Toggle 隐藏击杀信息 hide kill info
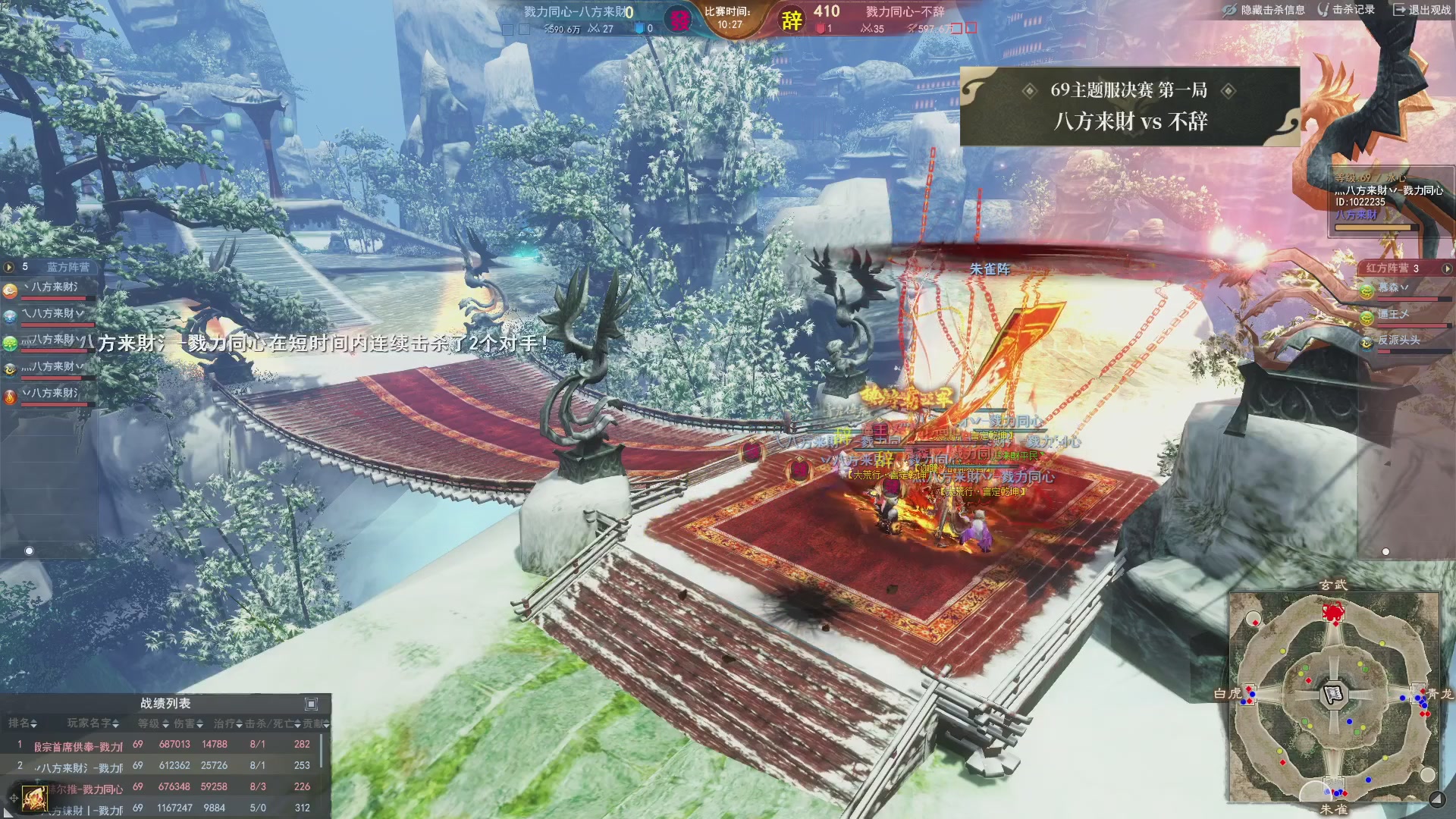This screenshot has height=819, width=1456. point(1264,10)
